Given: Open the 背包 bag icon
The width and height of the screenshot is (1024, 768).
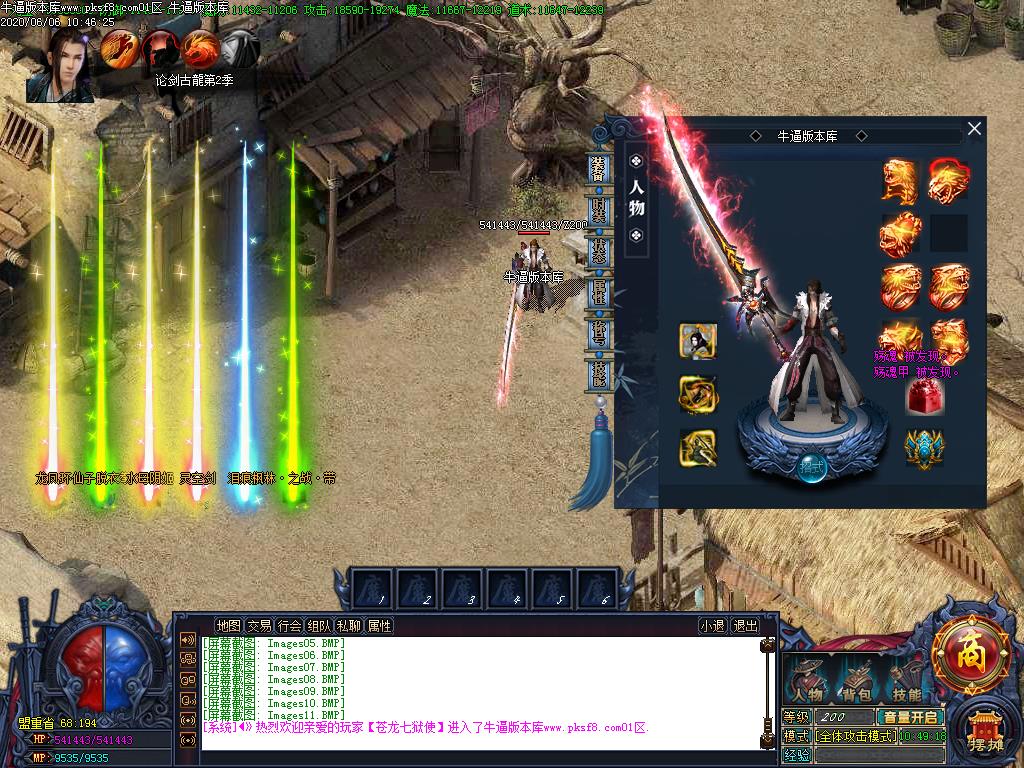Looking at the screenshot, I should pos(855,681).
